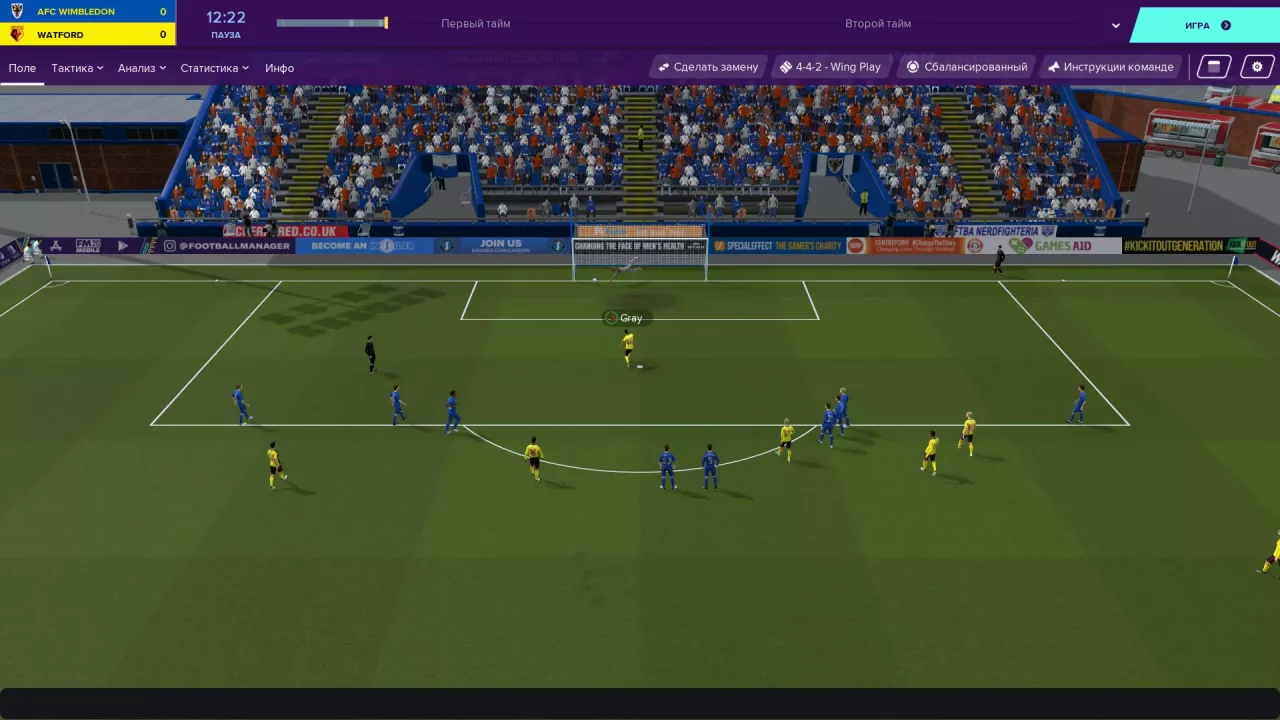1280x720 pixels.
Task: Click the 4-4-2 Wing Play formation icon
Action: [787, 66]
